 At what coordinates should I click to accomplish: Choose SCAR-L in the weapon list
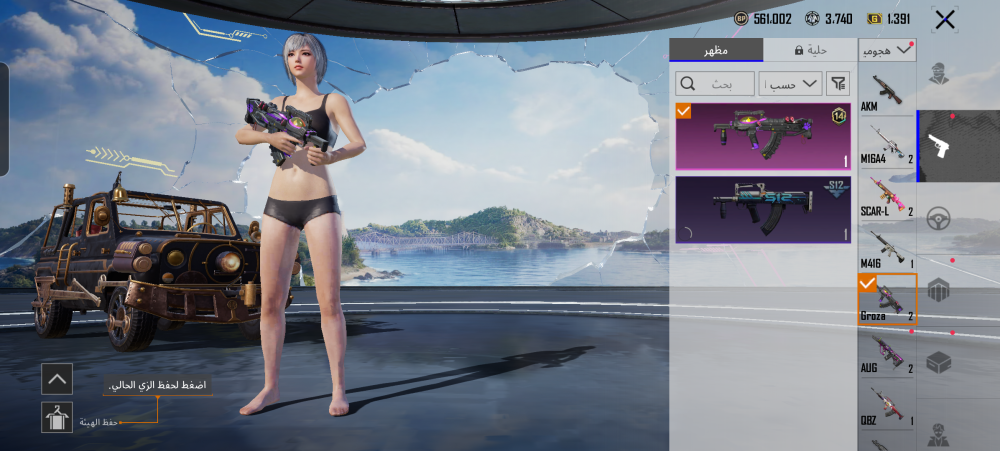pyautogui.click(x=886, y=195)
